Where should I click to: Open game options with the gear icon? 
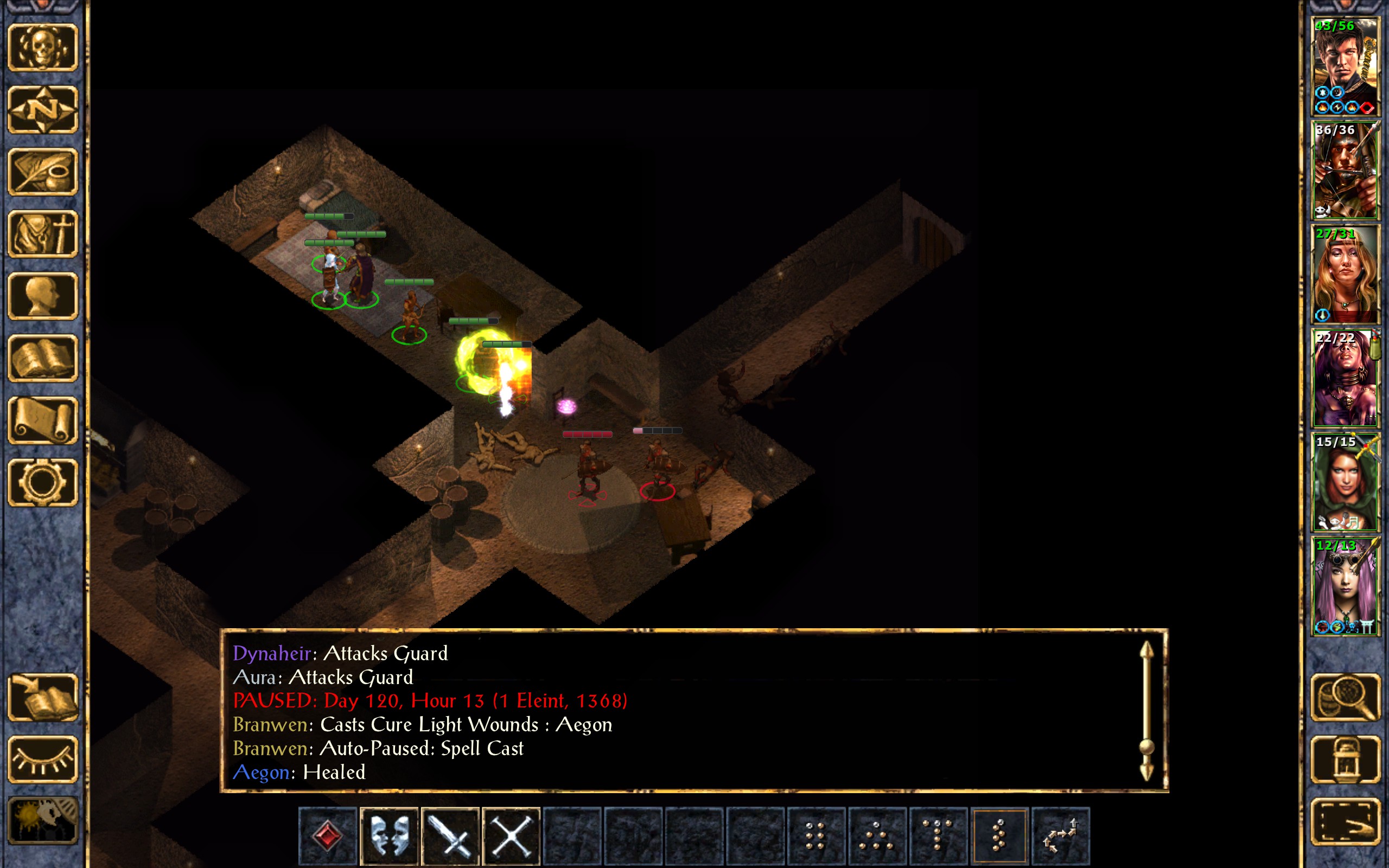[42, 482]
